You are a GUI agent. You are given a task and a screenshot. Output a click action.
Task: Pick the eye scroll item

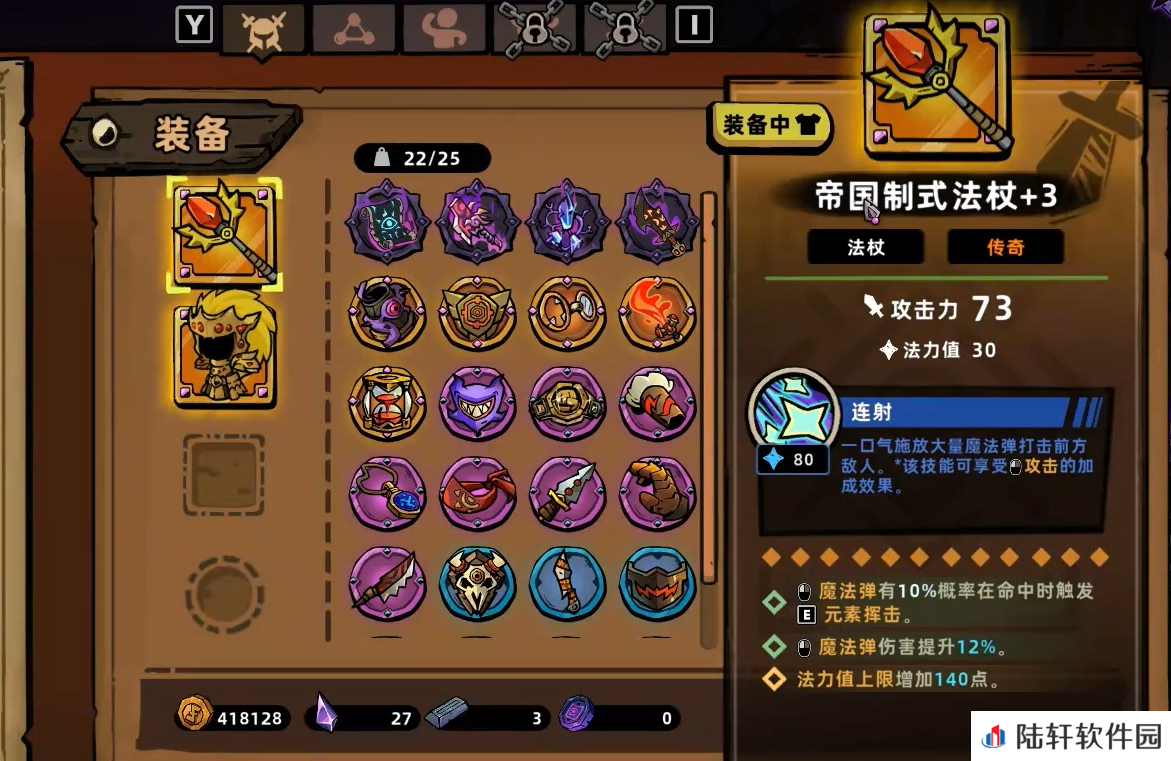(x=387, y=221)
